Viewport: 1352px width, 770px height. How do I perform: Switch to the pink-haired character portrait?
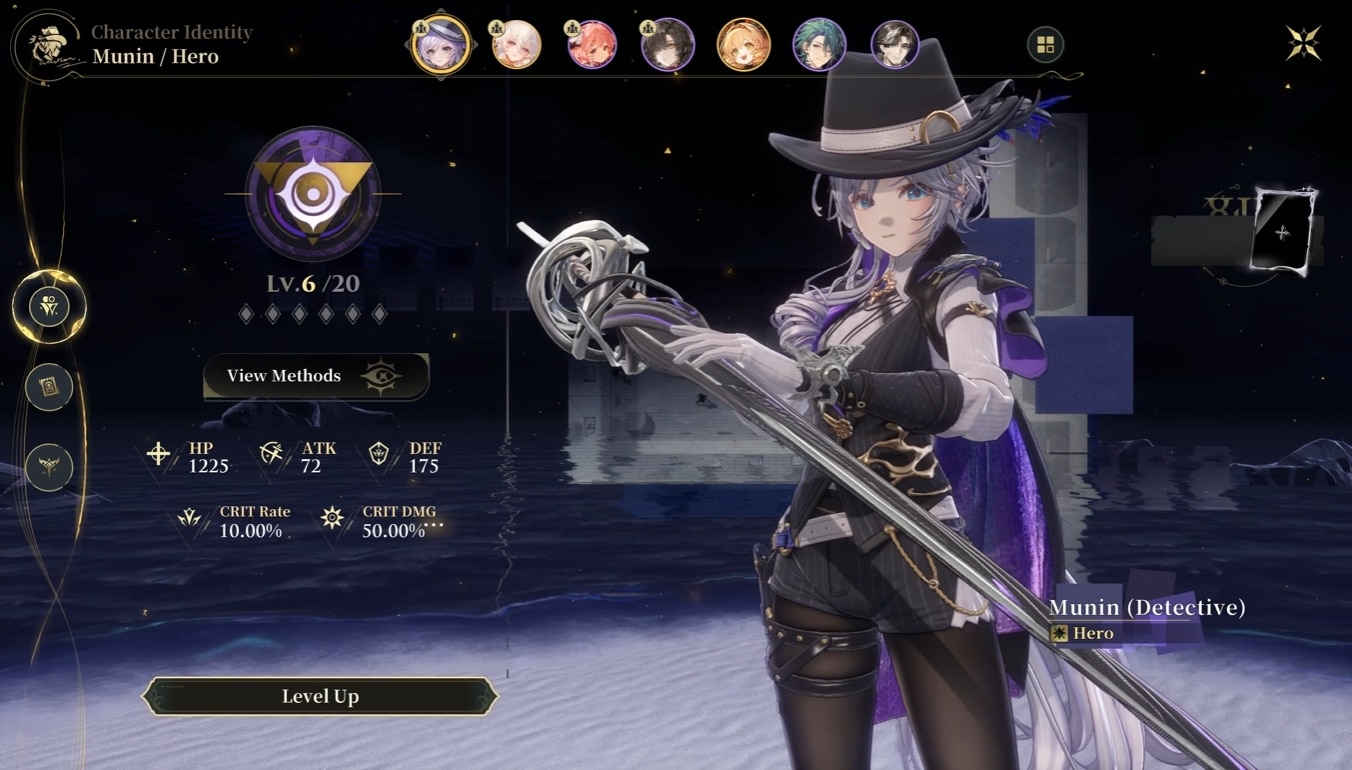coord(592,45)
